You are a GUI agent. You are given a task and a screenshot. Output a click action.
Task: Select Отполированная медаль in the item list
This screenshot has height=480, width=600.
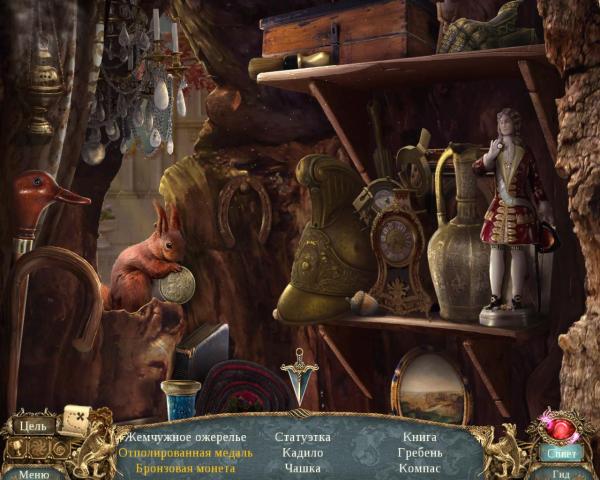[x=185, y=452]
